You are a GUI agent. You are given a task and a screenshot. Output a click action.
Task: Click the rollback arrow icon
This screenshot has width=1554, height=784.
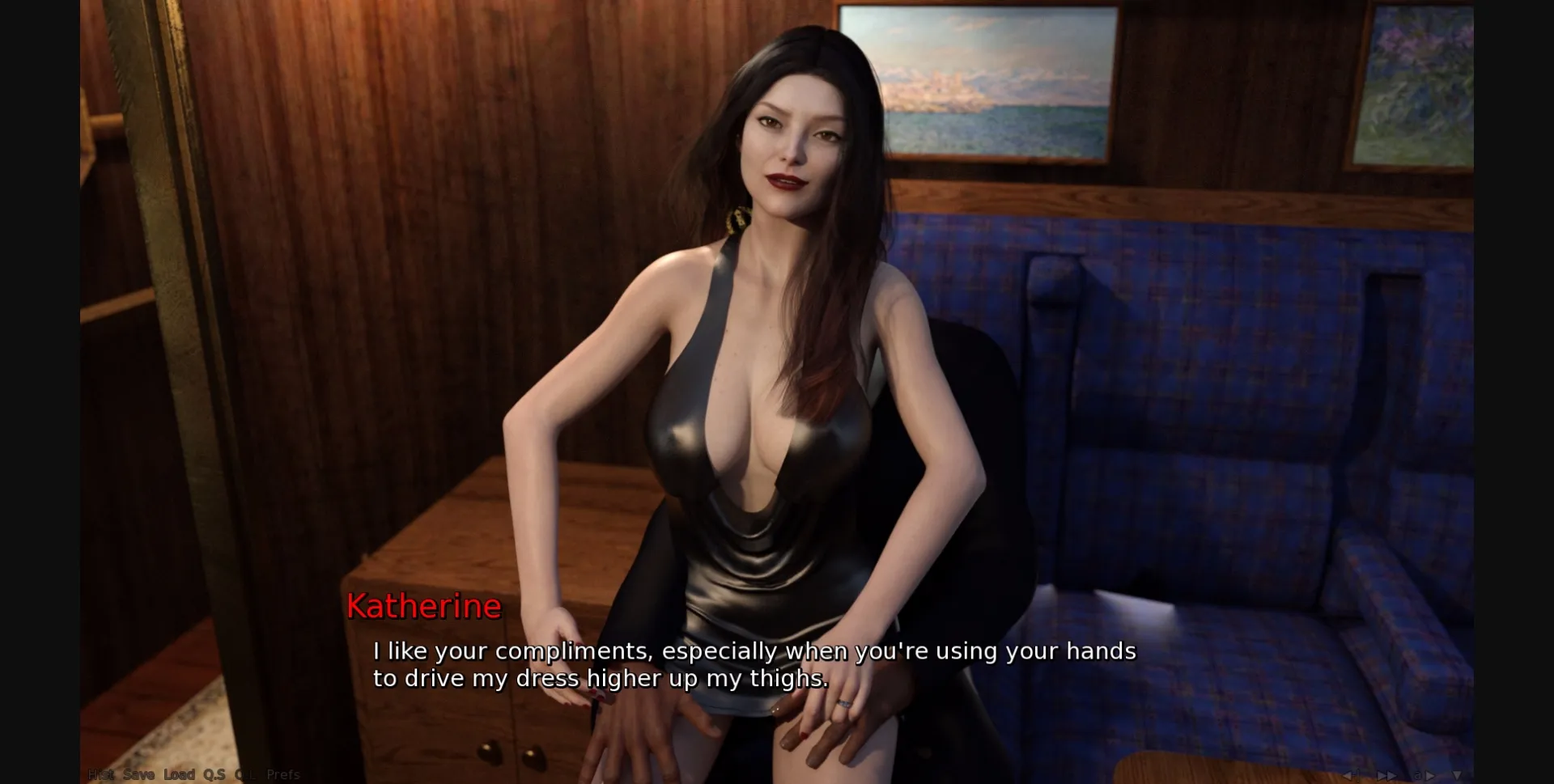1350,774
